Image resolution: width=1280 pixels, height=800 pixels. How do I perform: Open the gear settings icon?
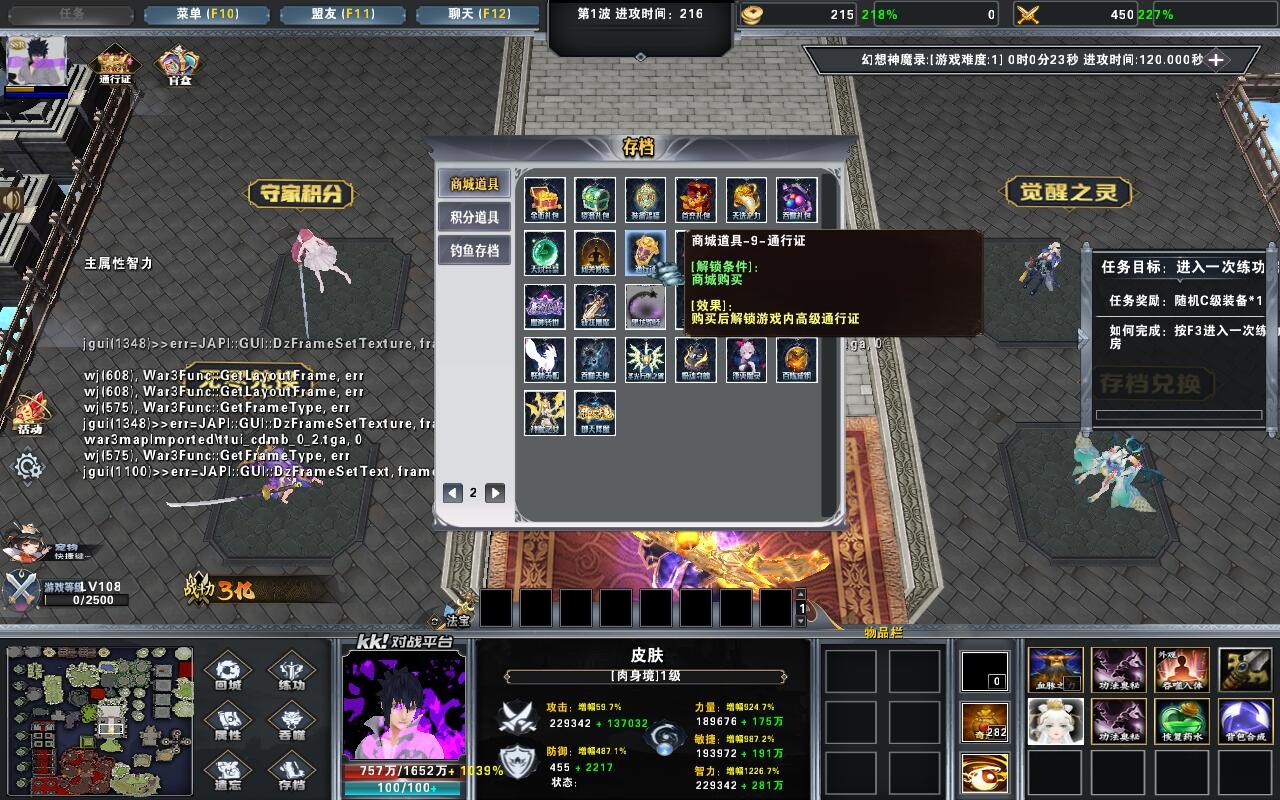(27, 466)
